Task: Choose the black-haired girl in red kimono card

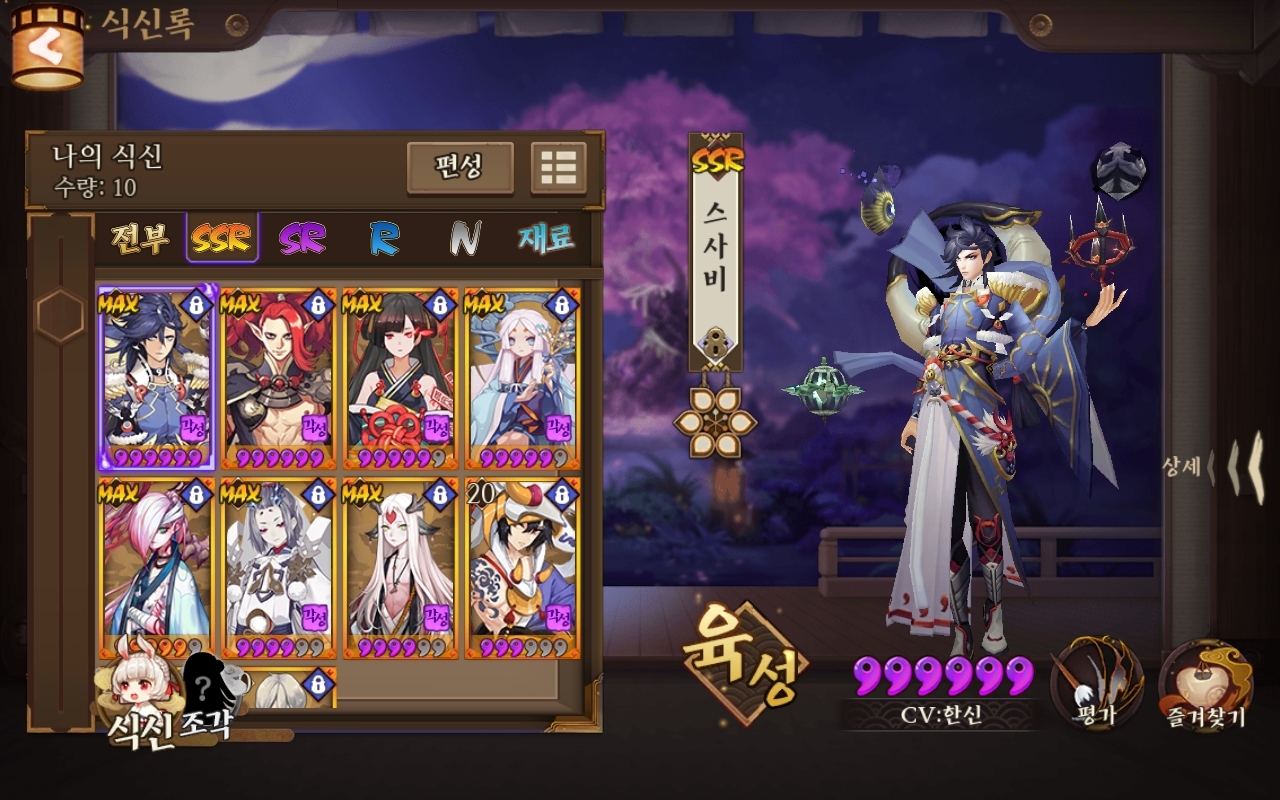Action: click(x=400, y=379)
